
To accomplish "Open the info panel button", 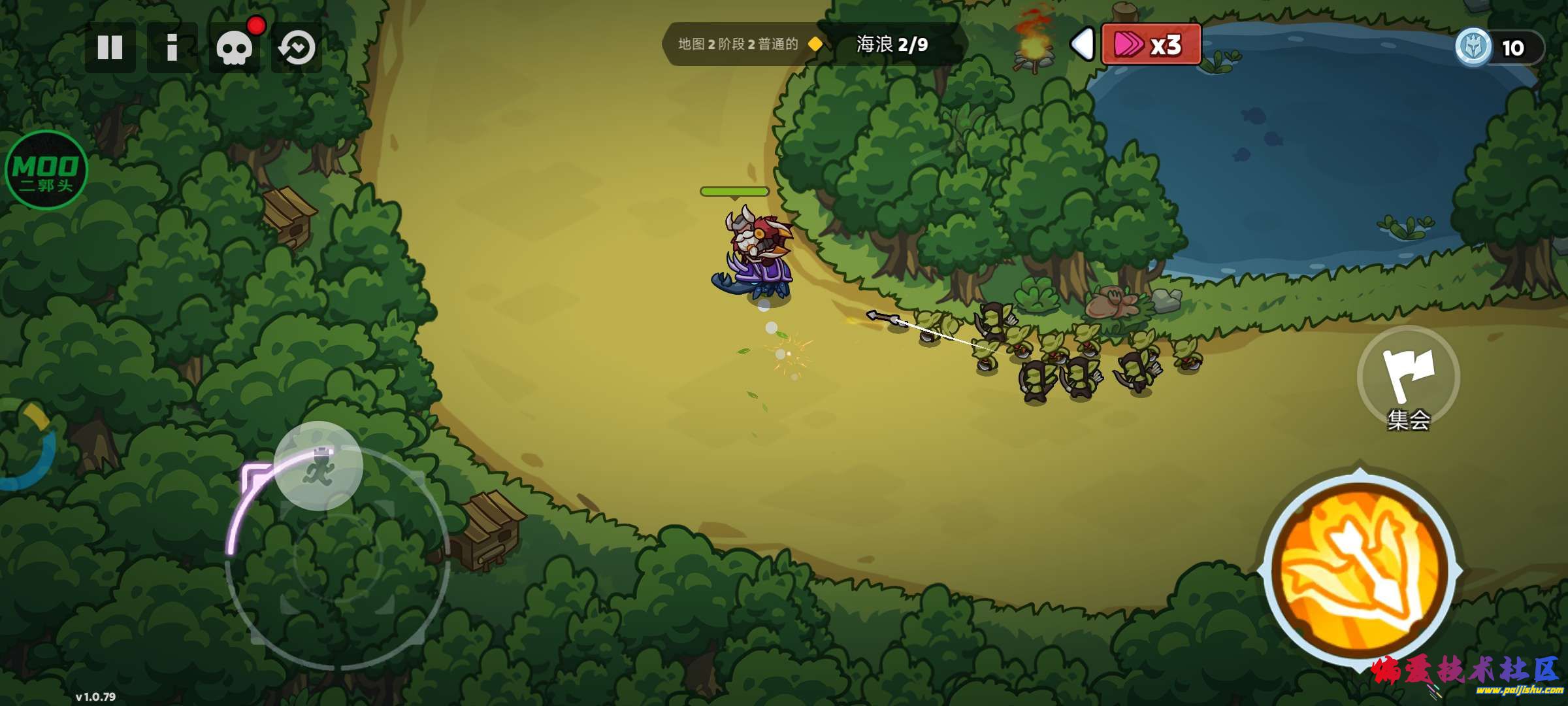I will [x=172, y=47].
